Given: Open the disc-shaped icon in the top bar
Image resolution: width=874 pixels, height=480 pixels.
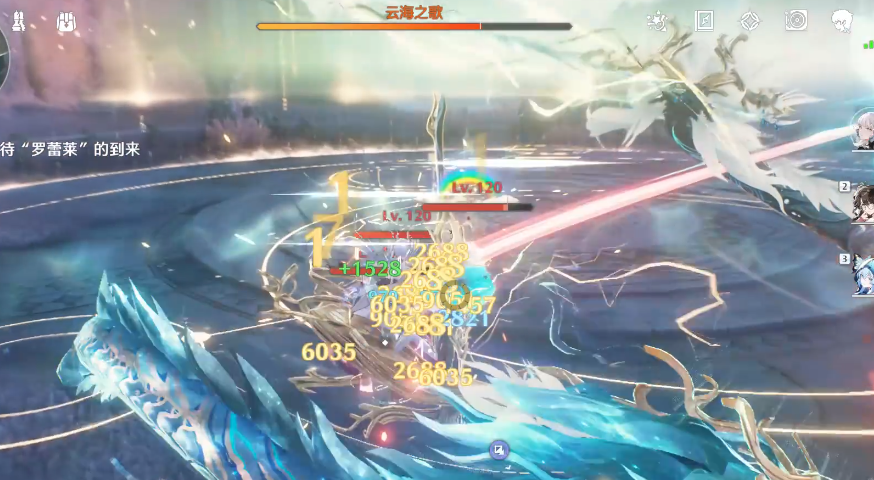Looking at the screenshot, I should point(796,21).
